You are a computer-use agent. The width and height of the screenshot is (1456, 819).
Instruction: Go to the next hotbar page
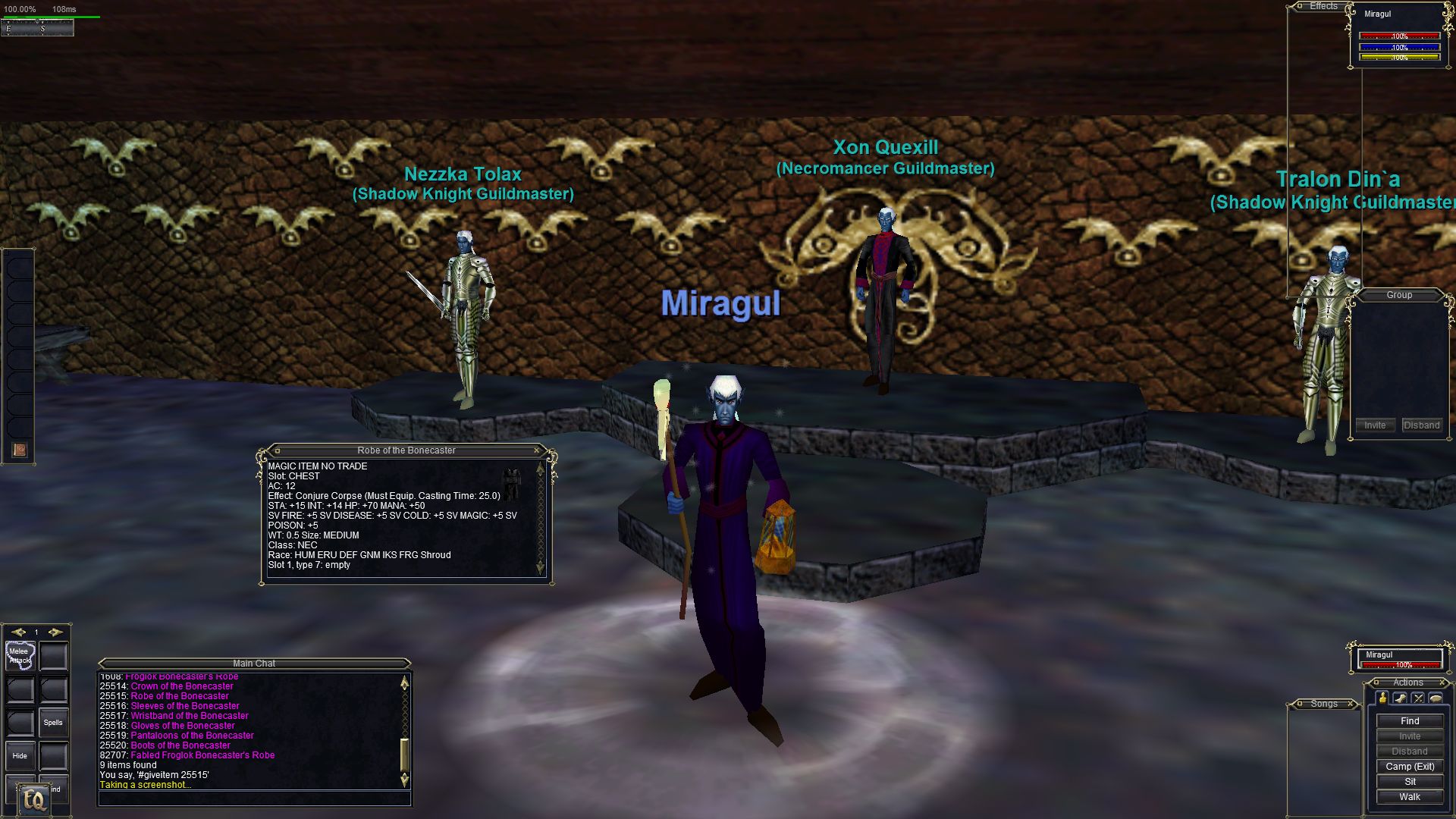pyautogui.click(x=55, y=632)
